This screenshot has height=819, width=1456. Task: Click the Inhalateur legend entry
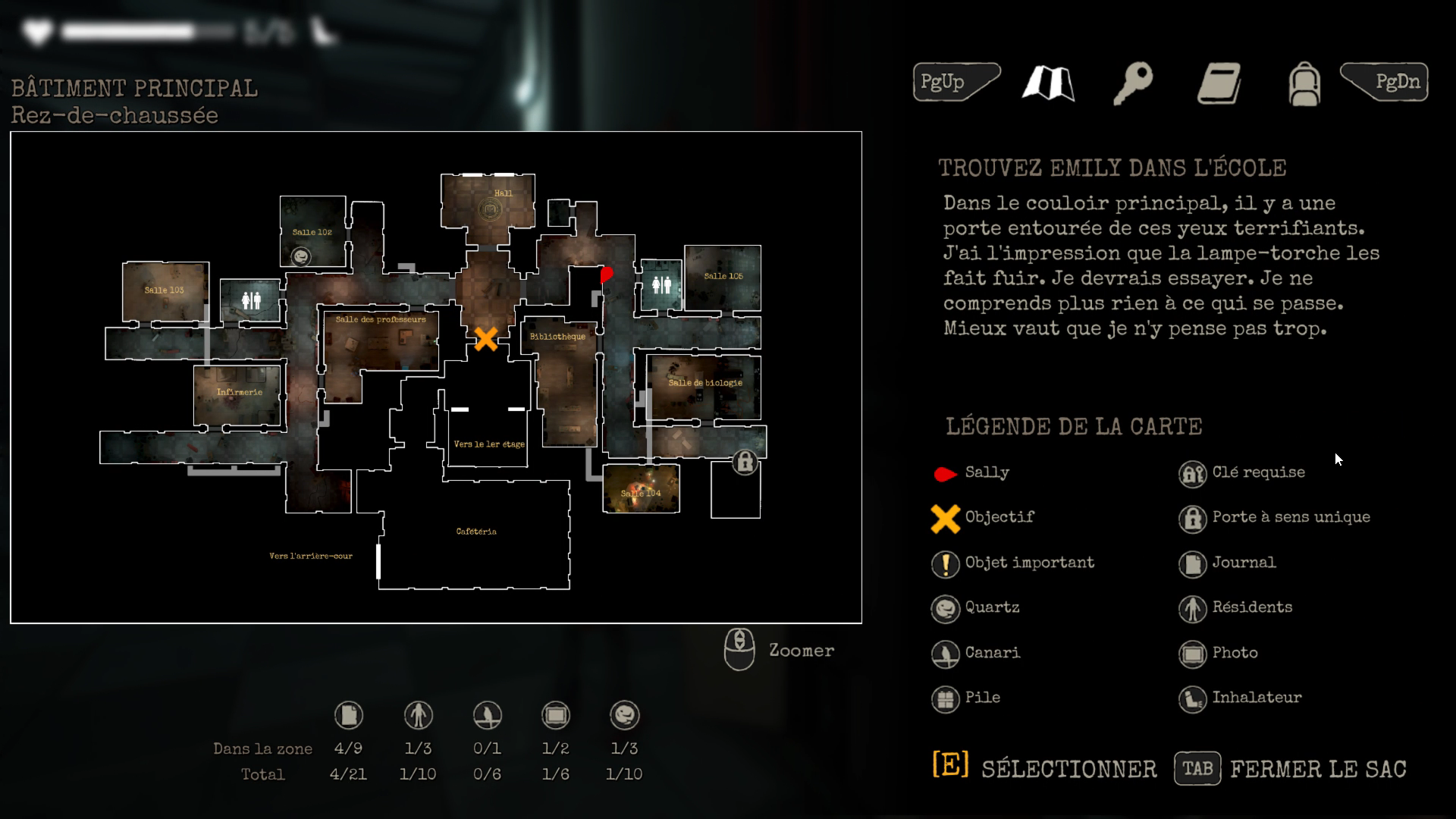click(x=1256, y=698)
